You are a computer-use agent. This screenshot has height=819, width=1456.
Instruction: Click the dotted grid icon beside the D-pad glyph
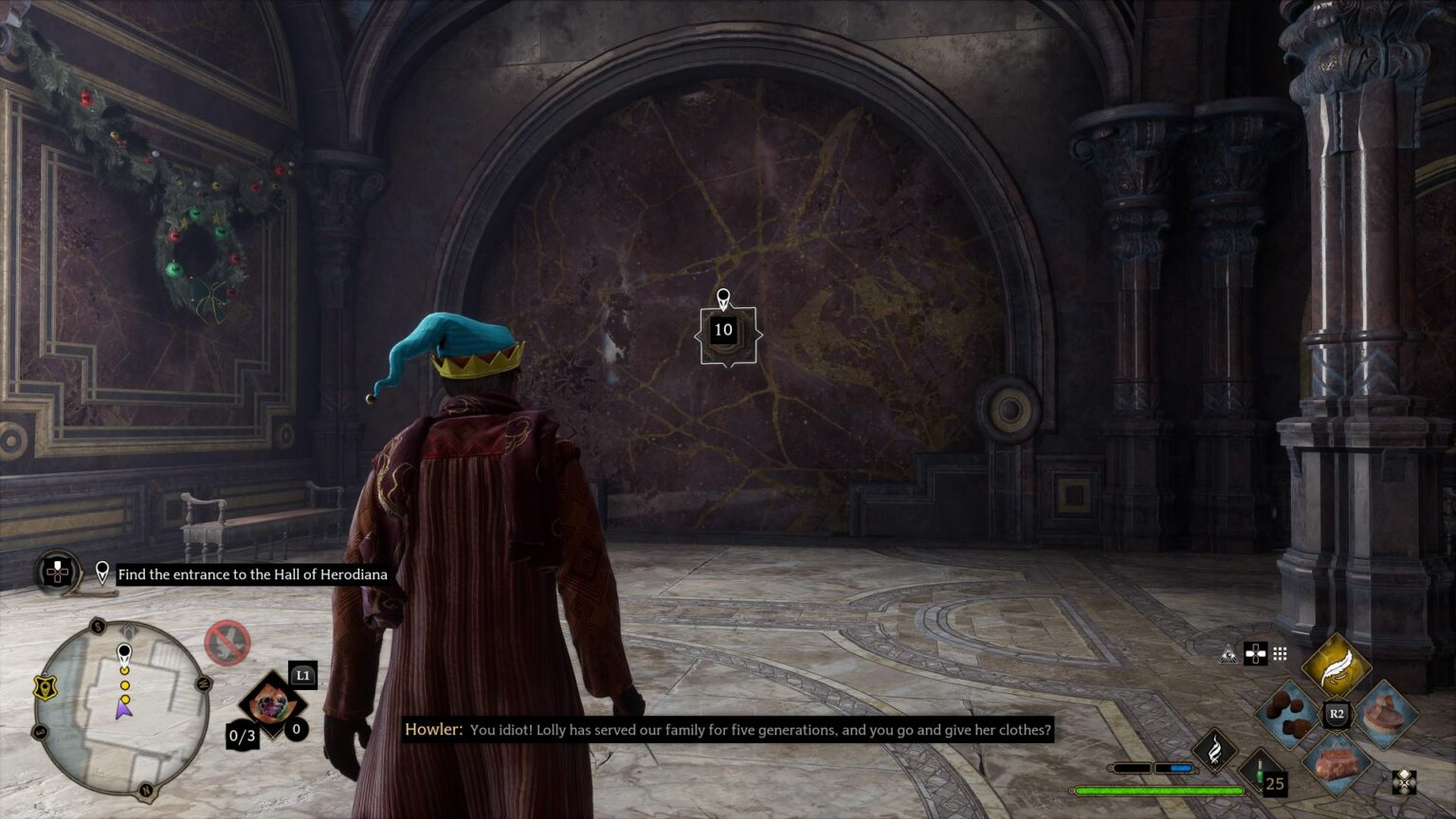tap(1281, 652)
